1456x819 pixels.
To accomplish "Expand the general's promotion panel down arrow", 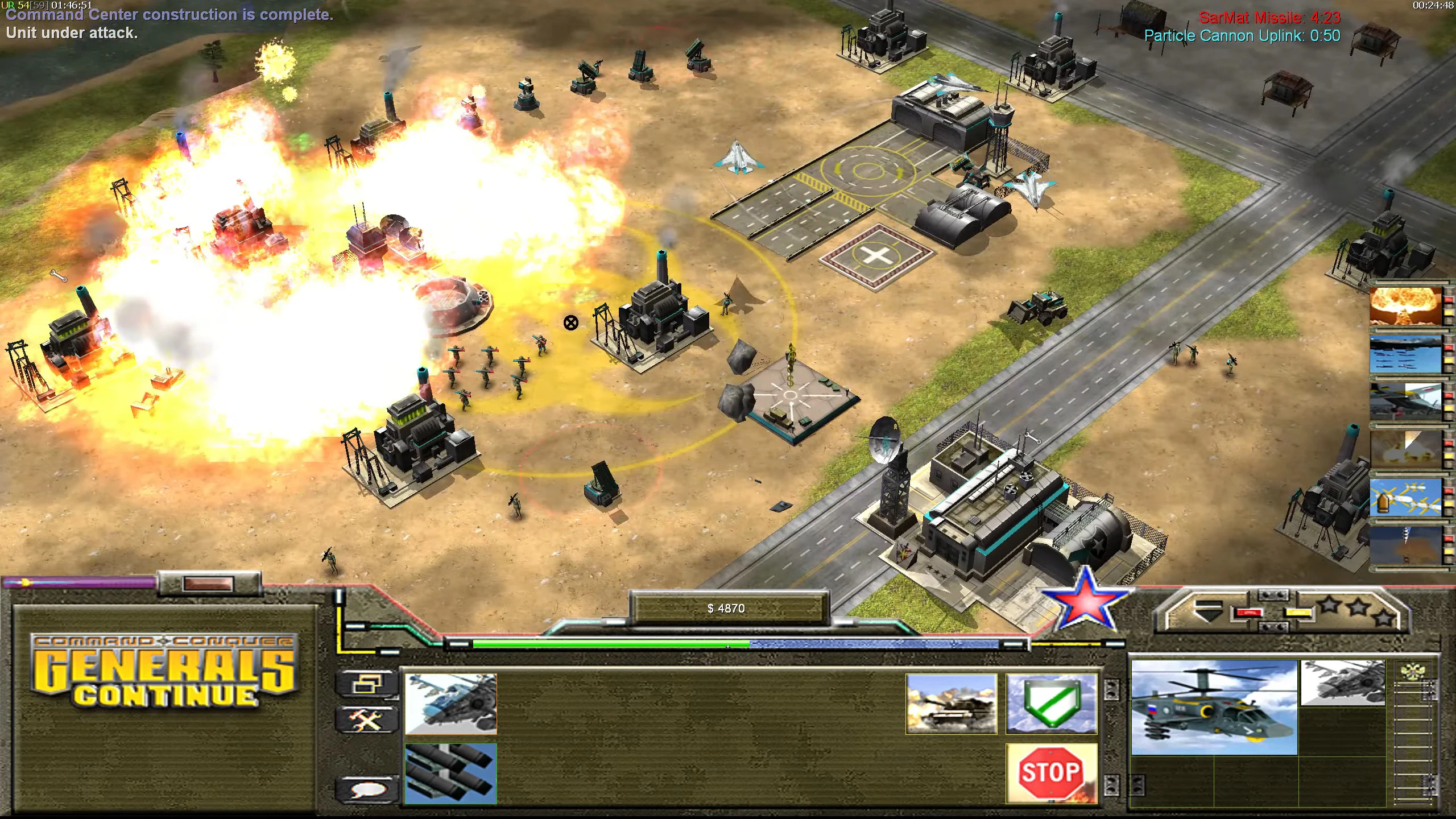I will [x=1209, y=613].
